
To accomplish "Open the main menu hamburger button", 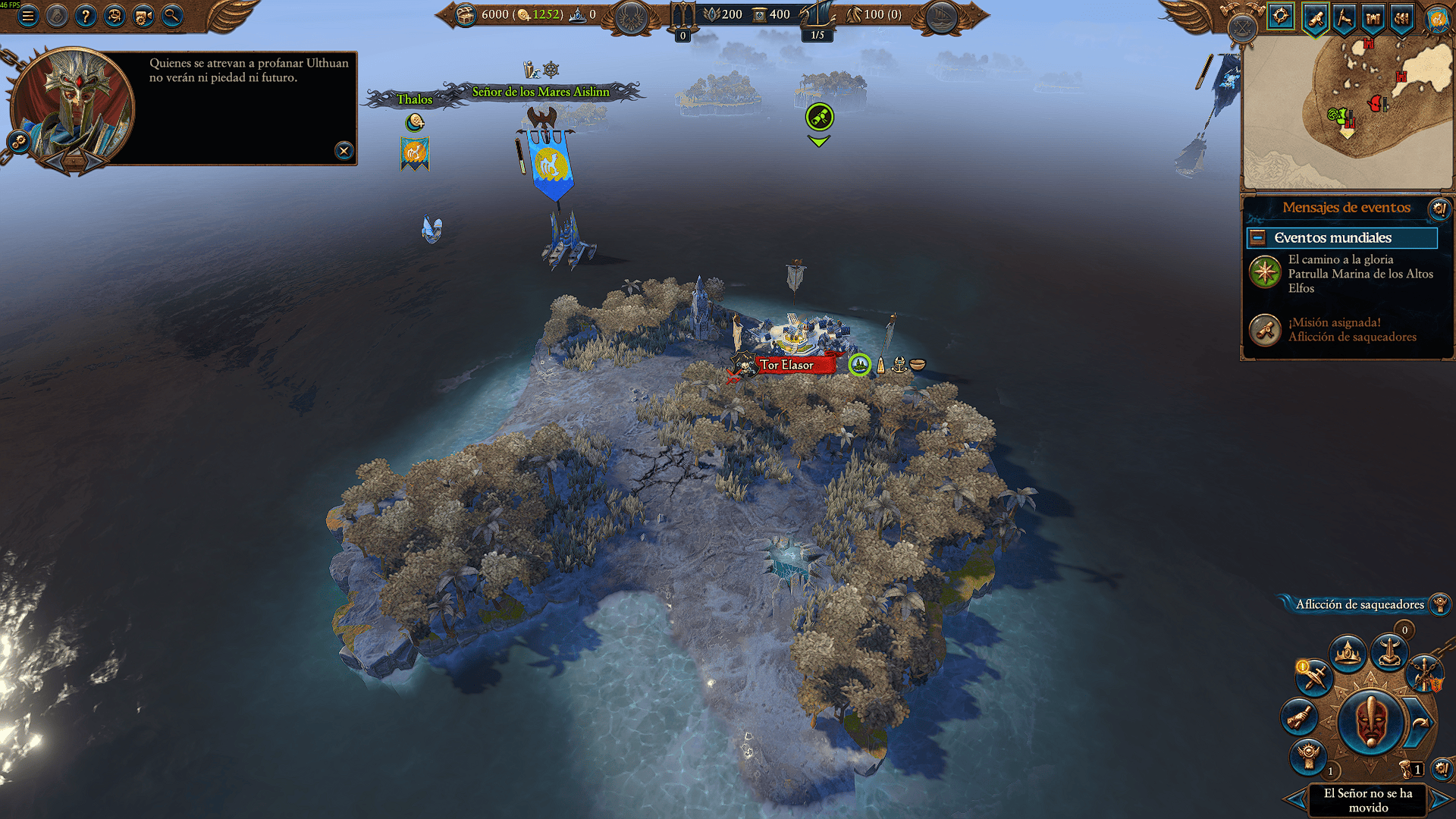I will [x=28, y=15].
